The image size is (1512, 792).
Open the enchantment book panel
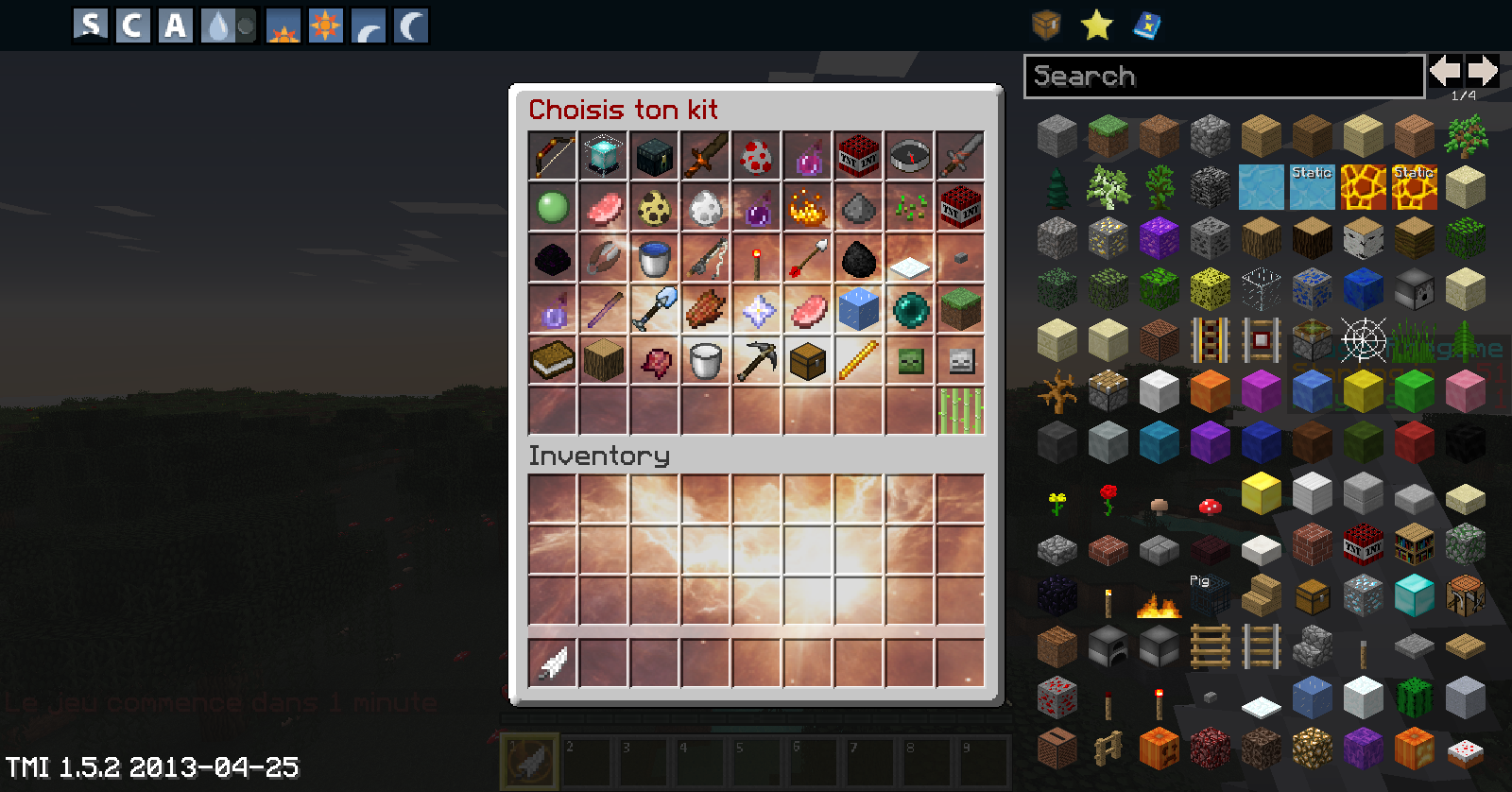tap(1146, 26)
